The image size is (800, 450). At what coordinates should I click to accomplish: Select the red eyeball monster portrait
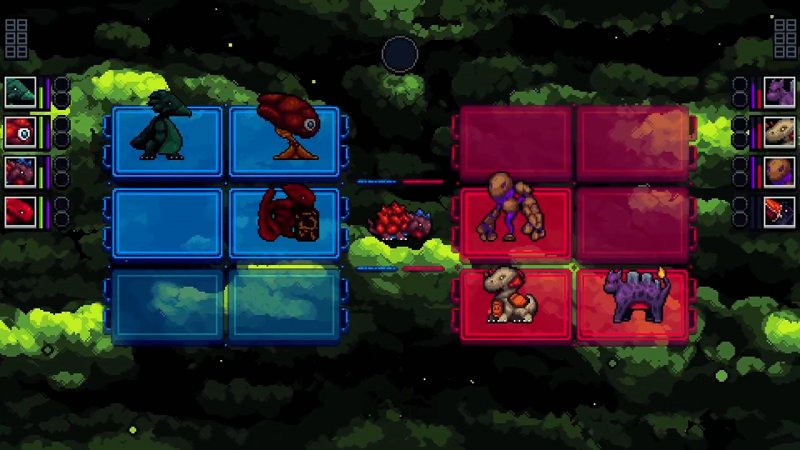pos(20,131)
